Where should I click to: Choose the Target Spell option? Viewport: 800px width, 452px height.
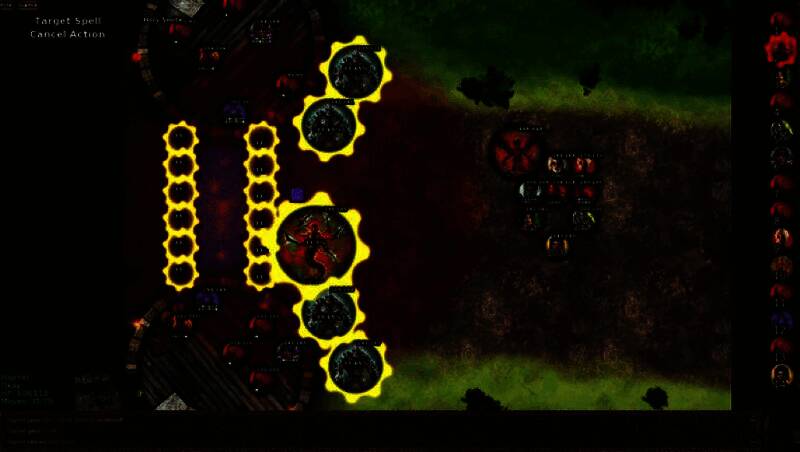point(67,20)
